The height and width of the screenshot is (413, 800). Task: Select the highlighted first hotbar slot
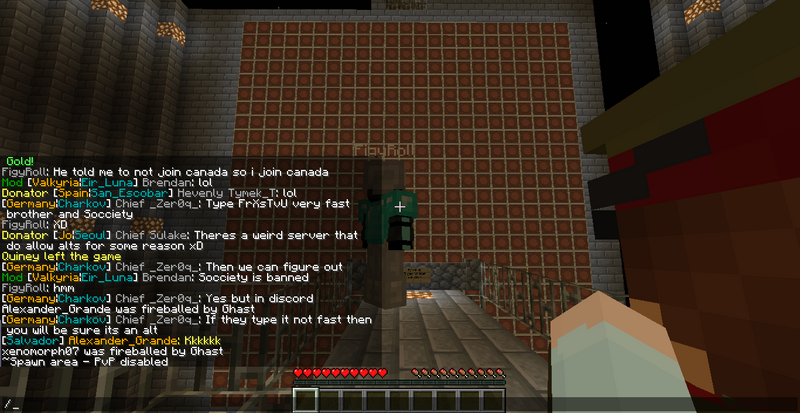303,401
